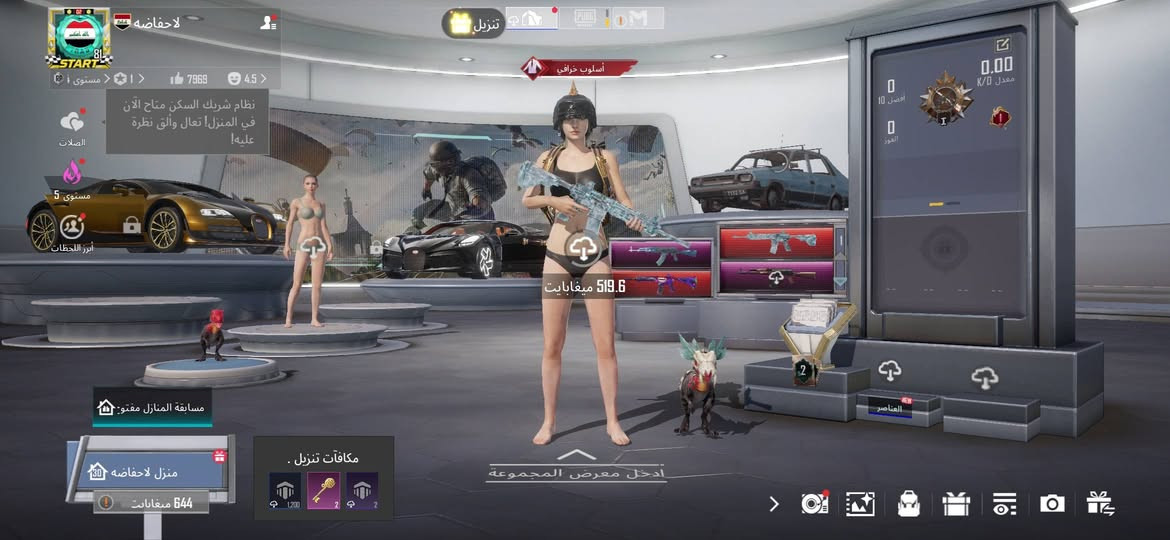This screenshot has width=1170, height=540.
Task: Open the highlights moments icon
Action: pyautogui.click(x=71, y=231)
